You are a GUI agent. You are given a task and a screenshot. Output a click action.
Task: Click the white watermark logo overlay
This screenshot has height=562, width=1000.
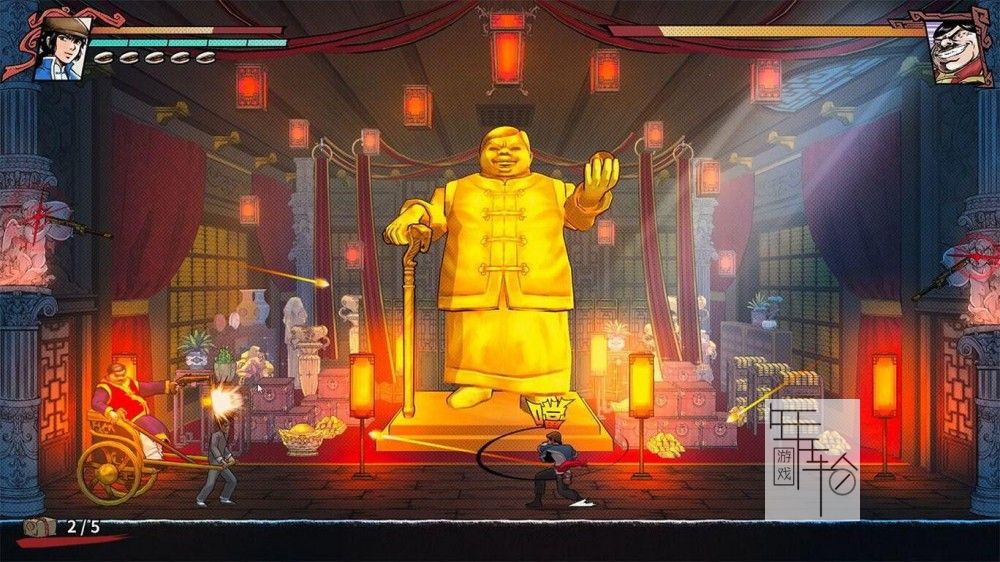812,459
